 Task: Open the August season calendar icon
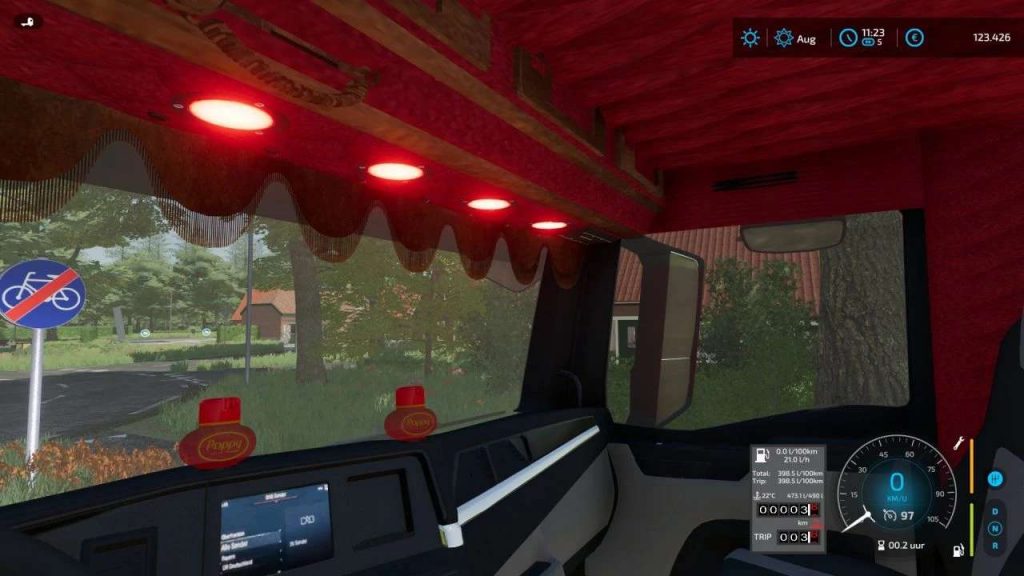[784, 38]
